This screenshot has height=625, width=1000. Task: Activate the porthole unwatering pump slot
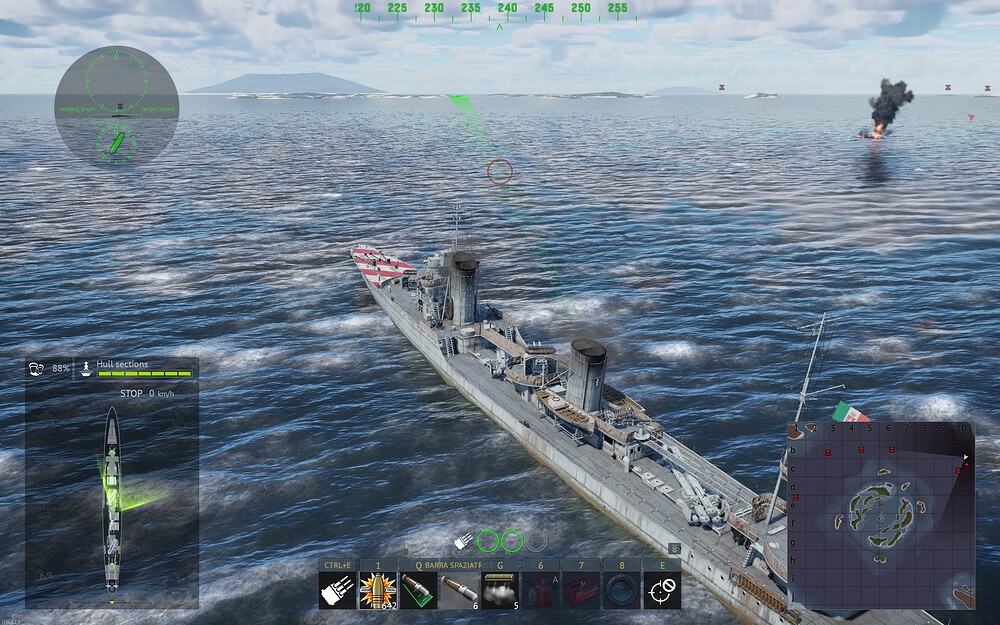coord(621,591)
